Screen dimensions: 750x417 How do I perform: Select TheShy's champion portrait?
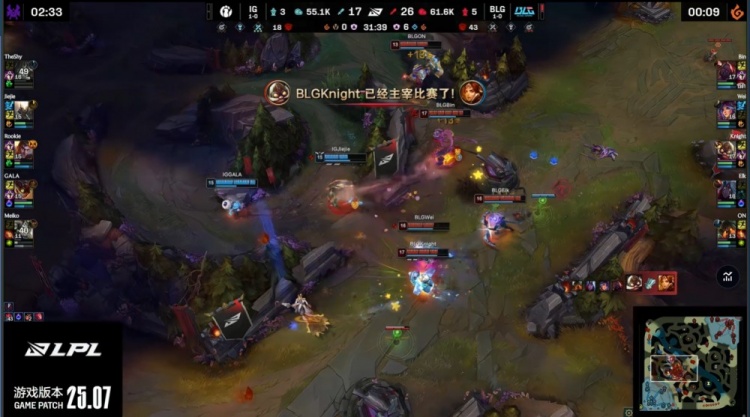(x=22, y=73)
